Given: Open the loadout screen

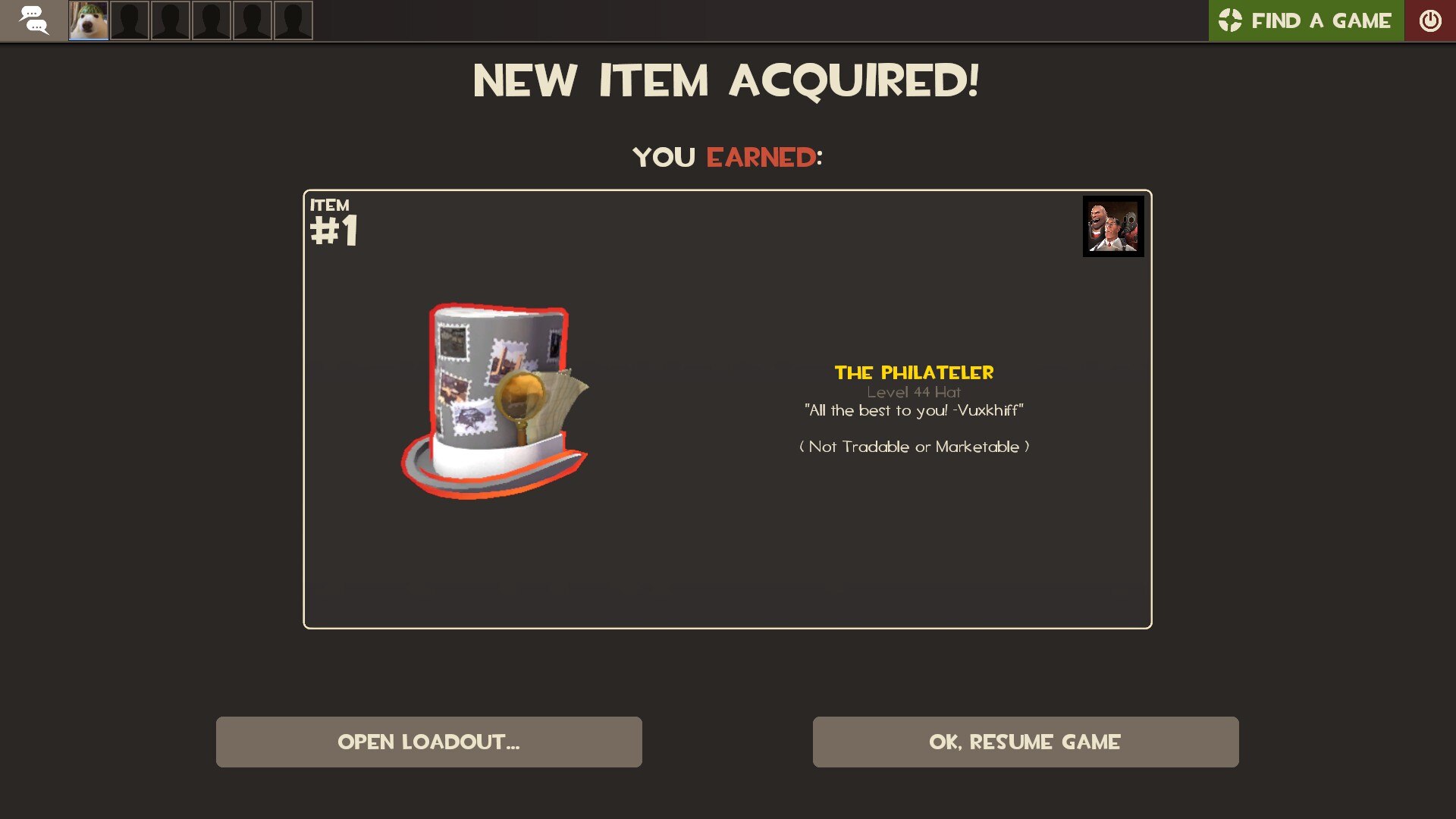Looking at the screenshot, I should [428, 742].
